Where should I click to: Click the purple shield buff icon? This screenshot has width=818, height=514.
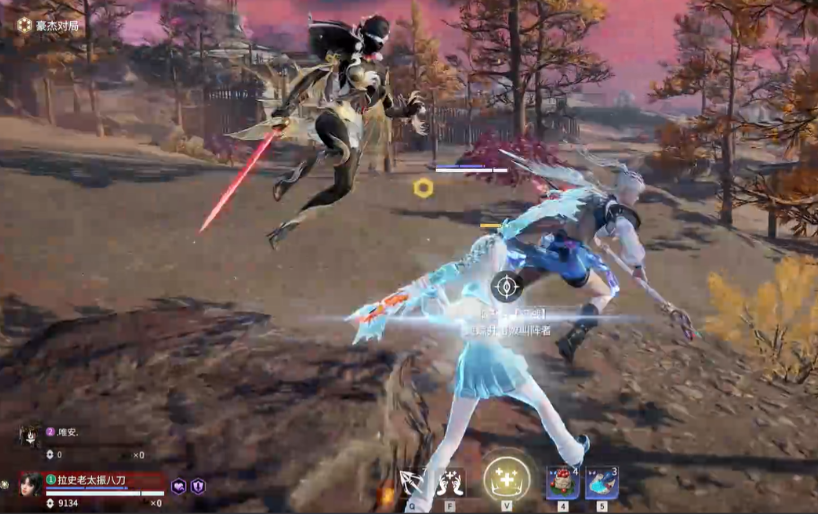click(x=198, y=486)
